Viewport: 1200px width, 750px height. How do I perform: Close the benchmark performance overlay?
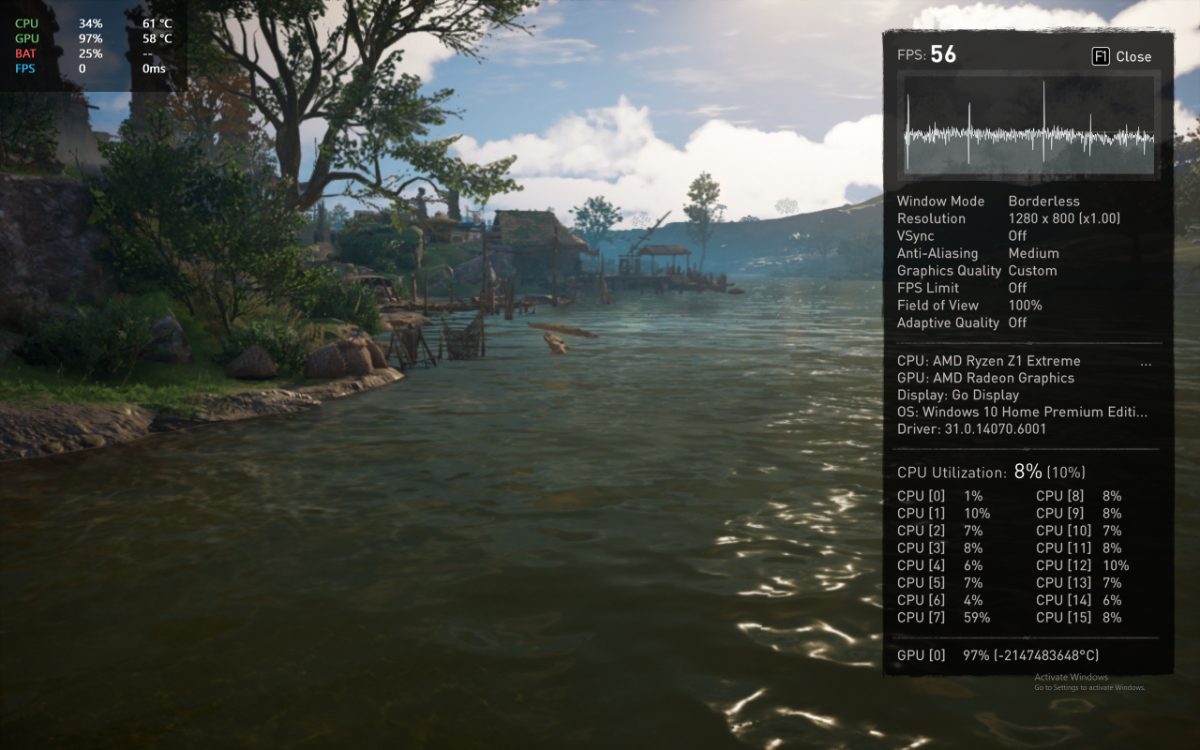1122,57
